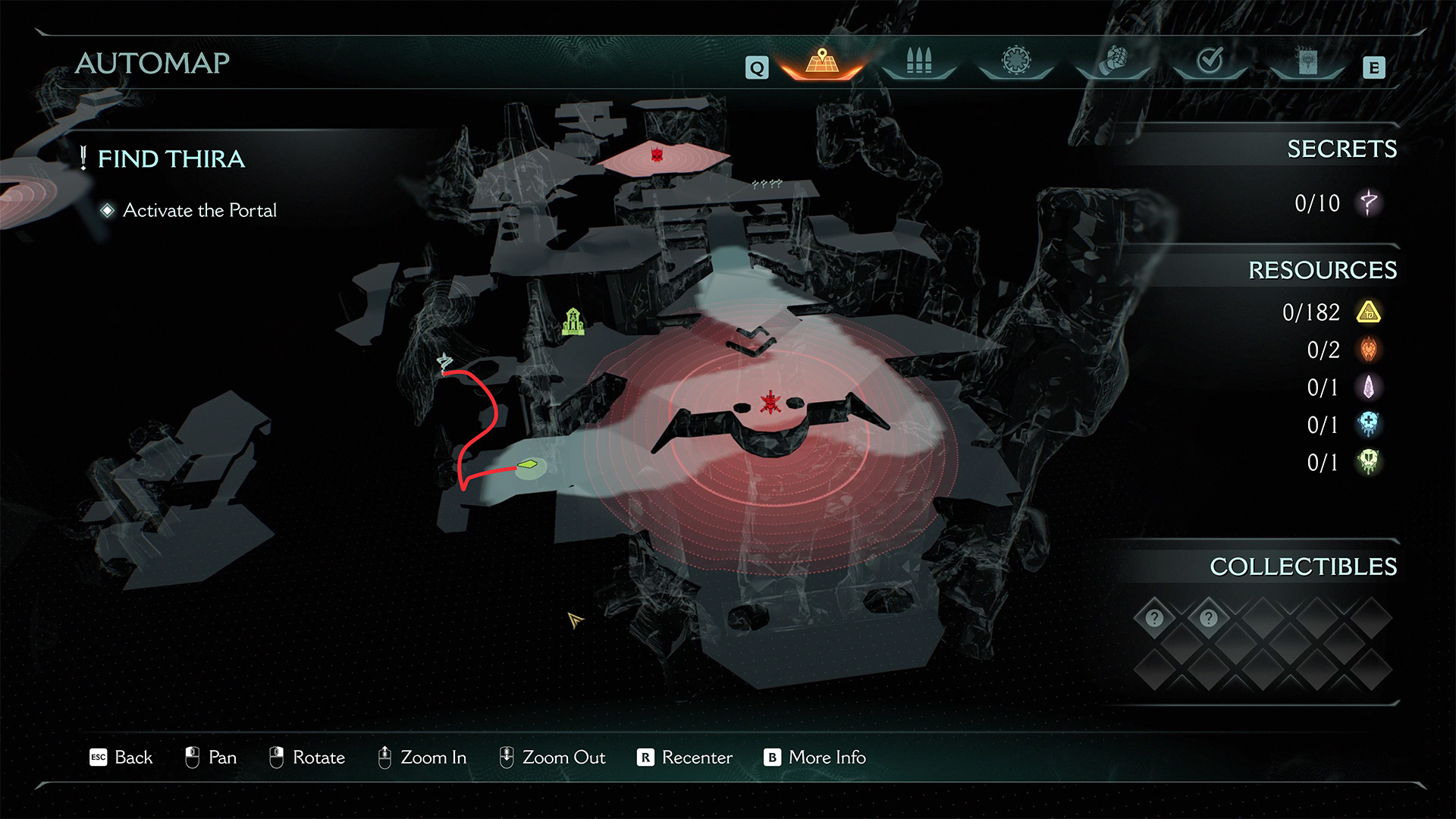Viewport: 1456px width, 819px height.
Task: Open the checkmark missions tab
Action: coord(1210,61)
